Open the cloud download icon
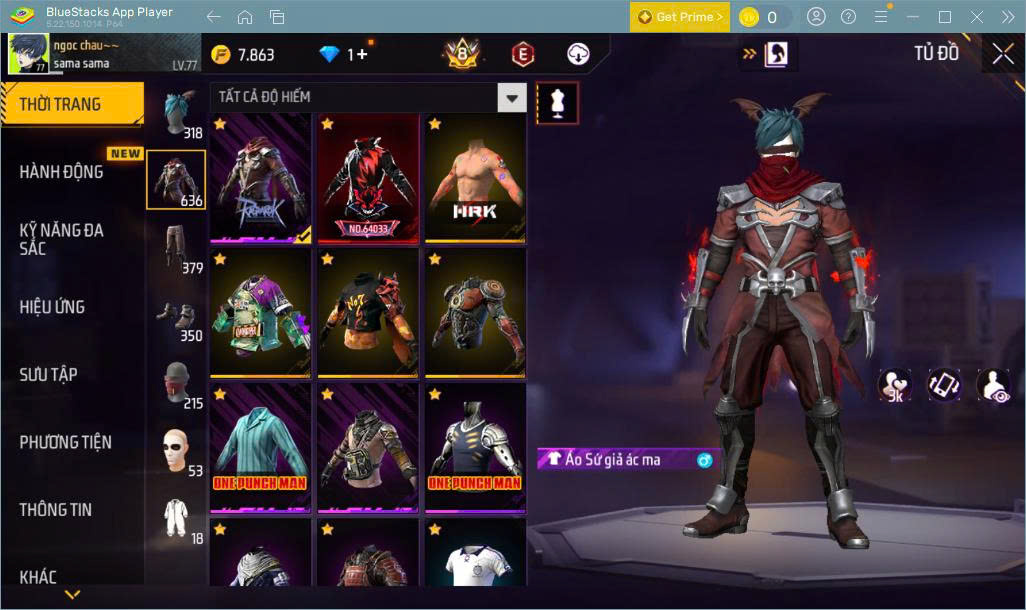1026x610 pixels. pyautogui.click(x=578, y=54)
